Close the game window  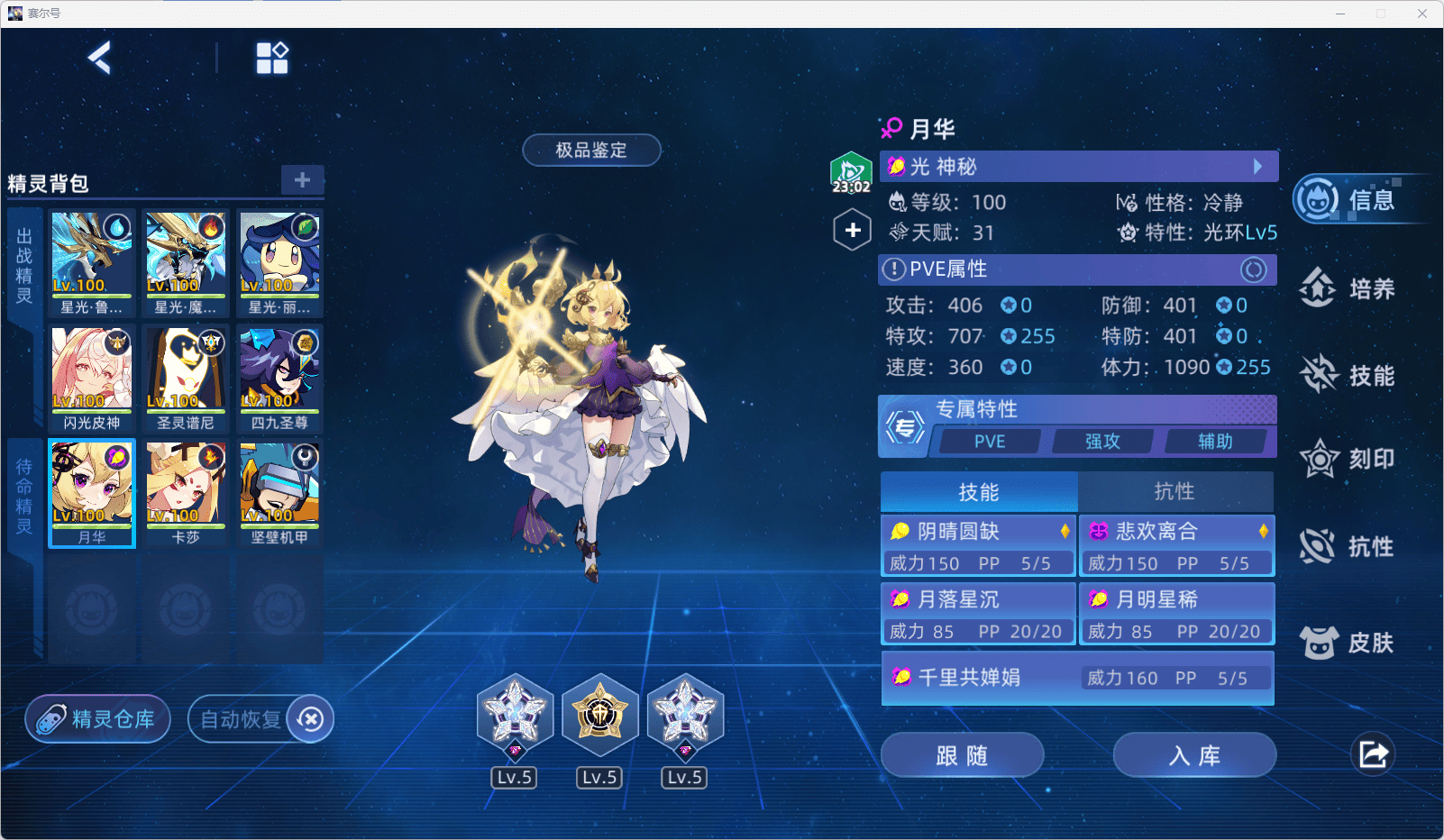click(1421, 14)
